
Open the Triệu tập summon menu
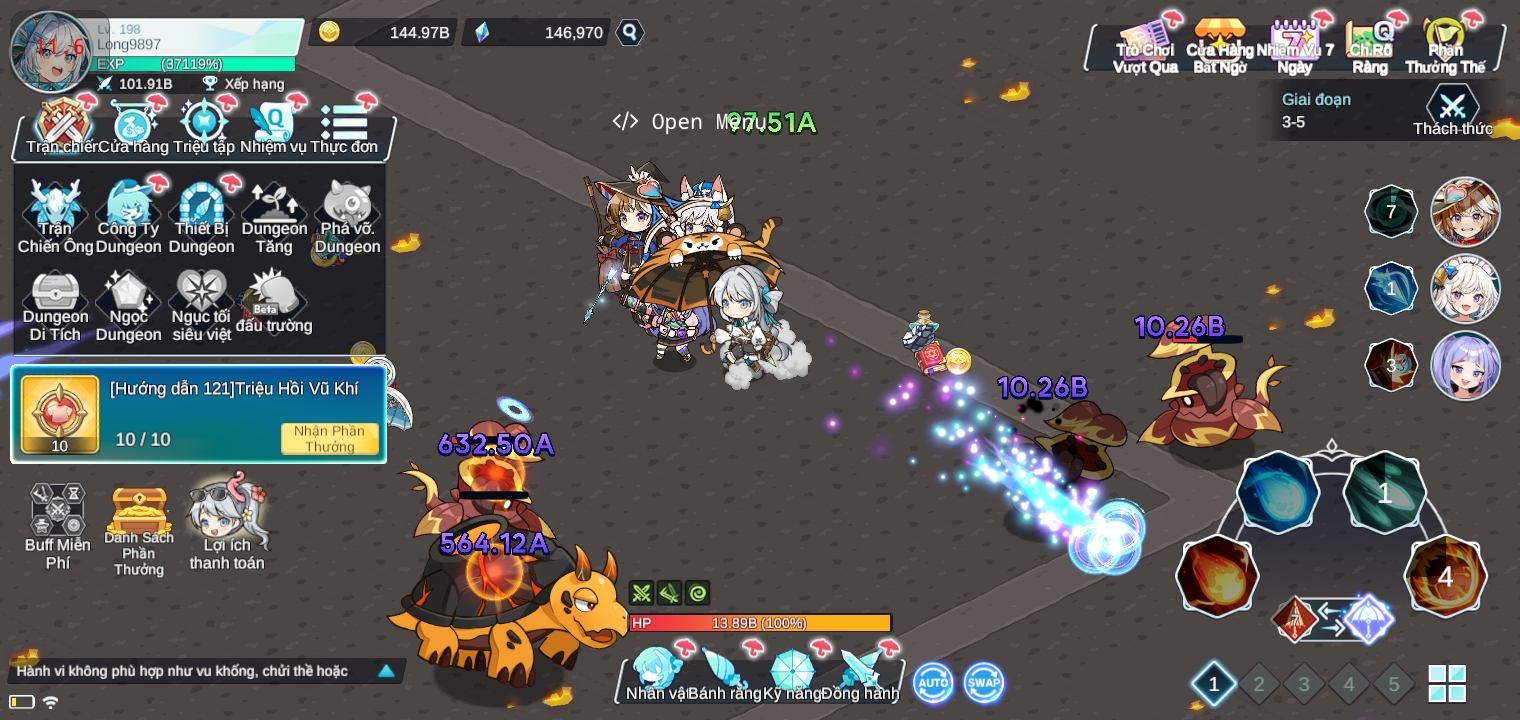click(x=204, y=127)
